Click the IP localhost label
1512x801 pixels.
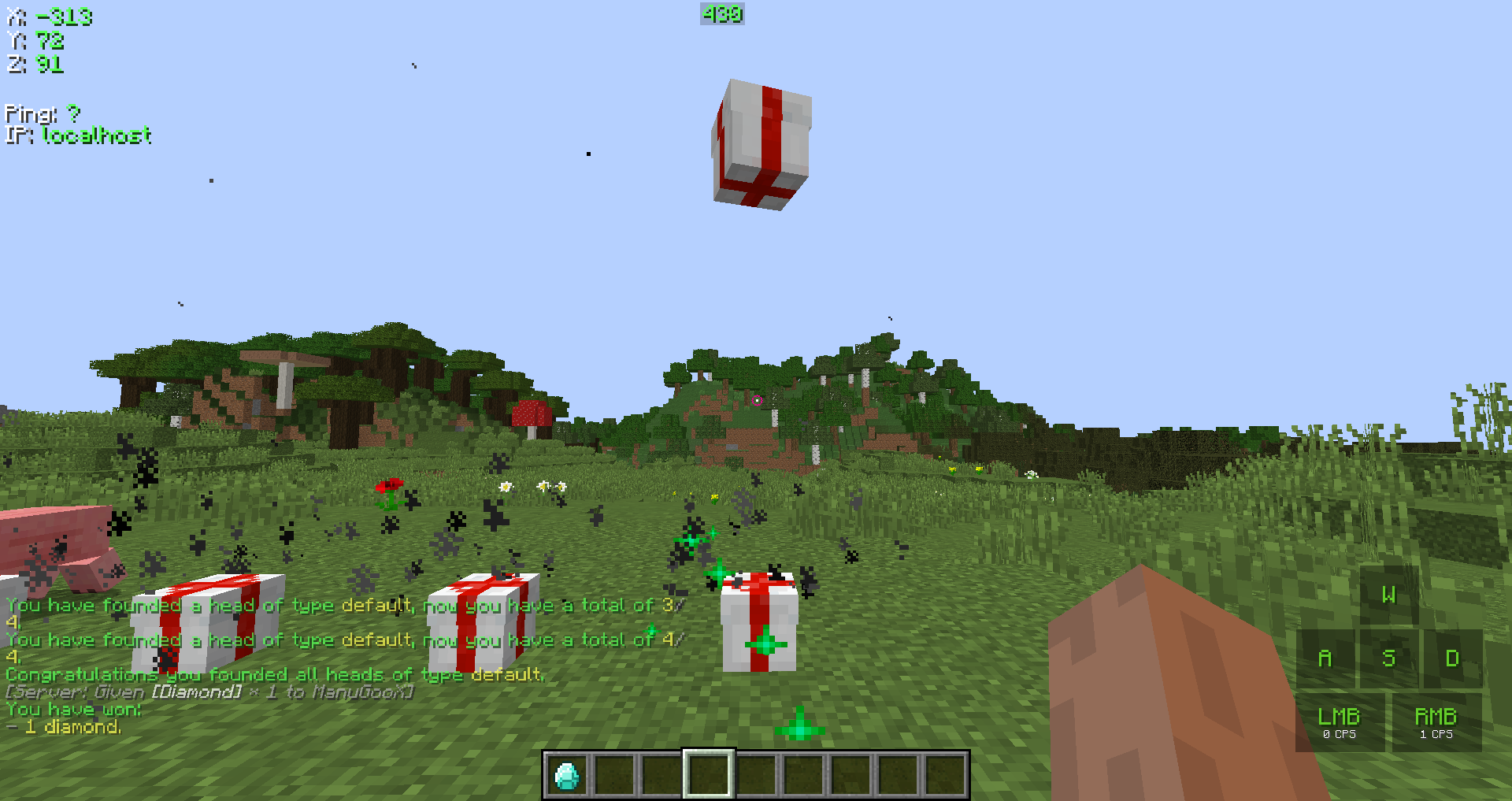(77, 135)
